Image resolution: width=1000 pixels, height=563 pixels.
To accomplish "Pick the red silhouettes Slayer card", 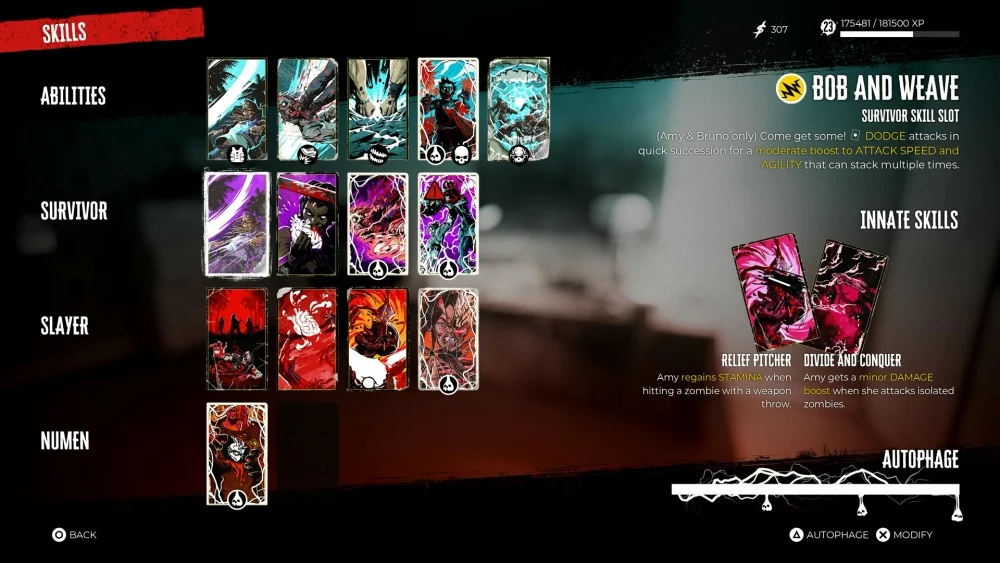I will (x=237, y=339).
